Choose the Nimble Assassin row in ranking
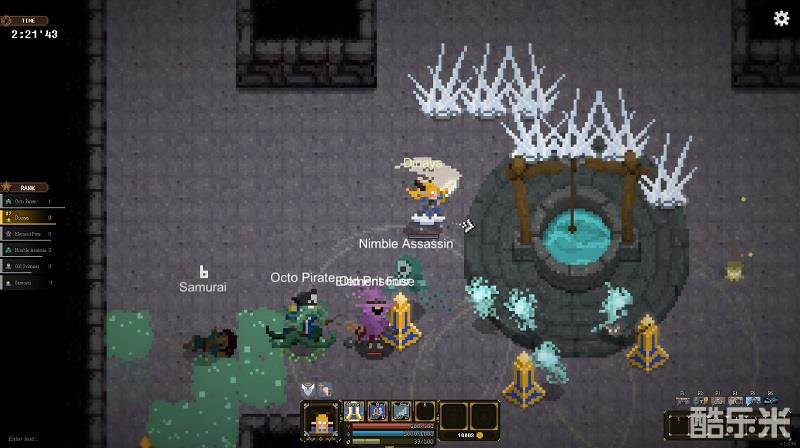This screenshot has height=448, width=800. tap(32, 250)
